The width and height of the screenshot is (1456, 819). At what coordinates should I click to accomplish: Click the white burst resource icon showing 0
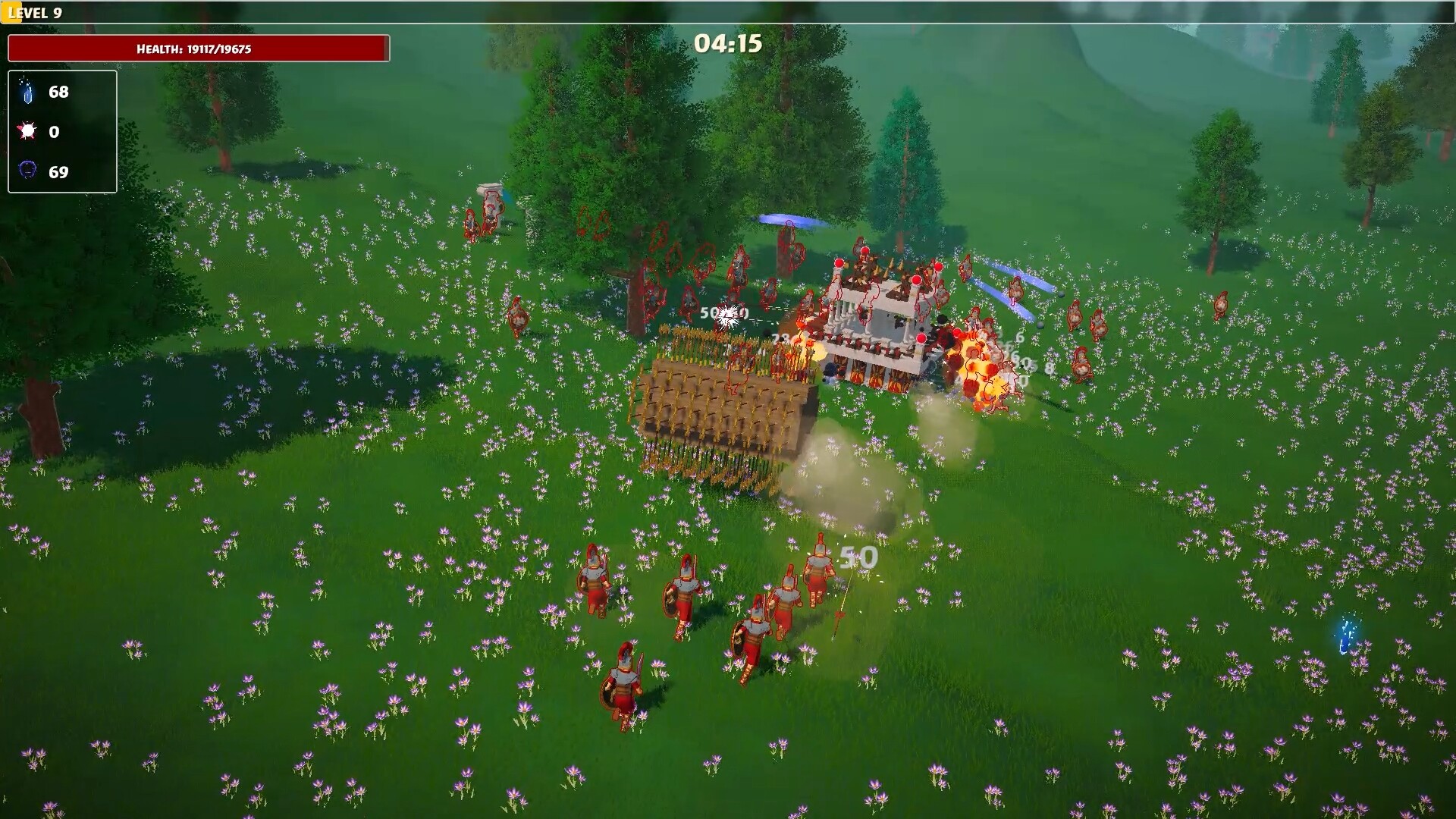tap(27, 132)
